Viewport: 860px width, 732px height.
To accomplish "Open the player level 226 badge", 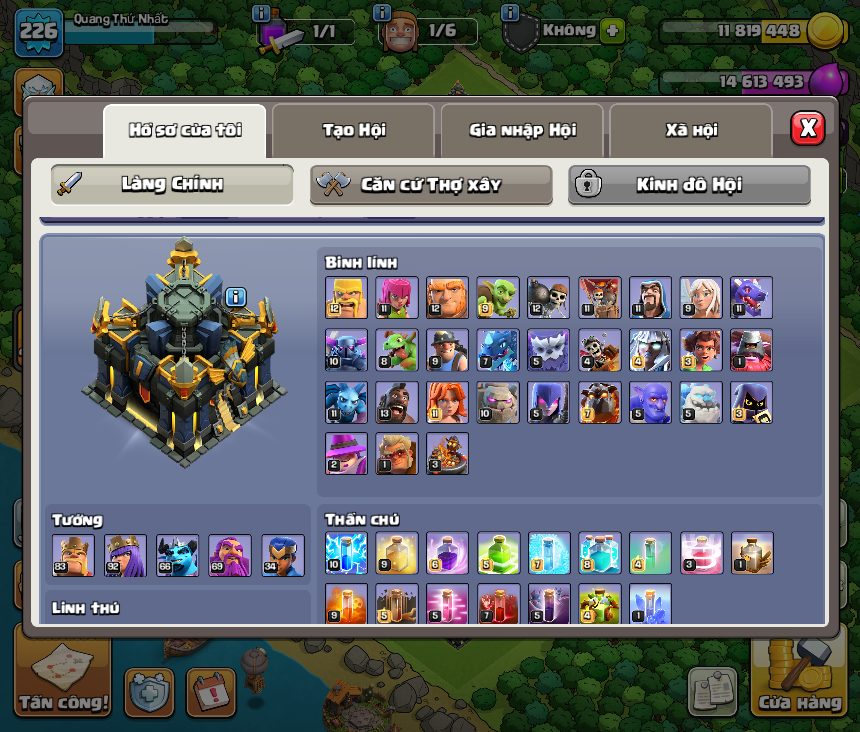I will 38,32.
